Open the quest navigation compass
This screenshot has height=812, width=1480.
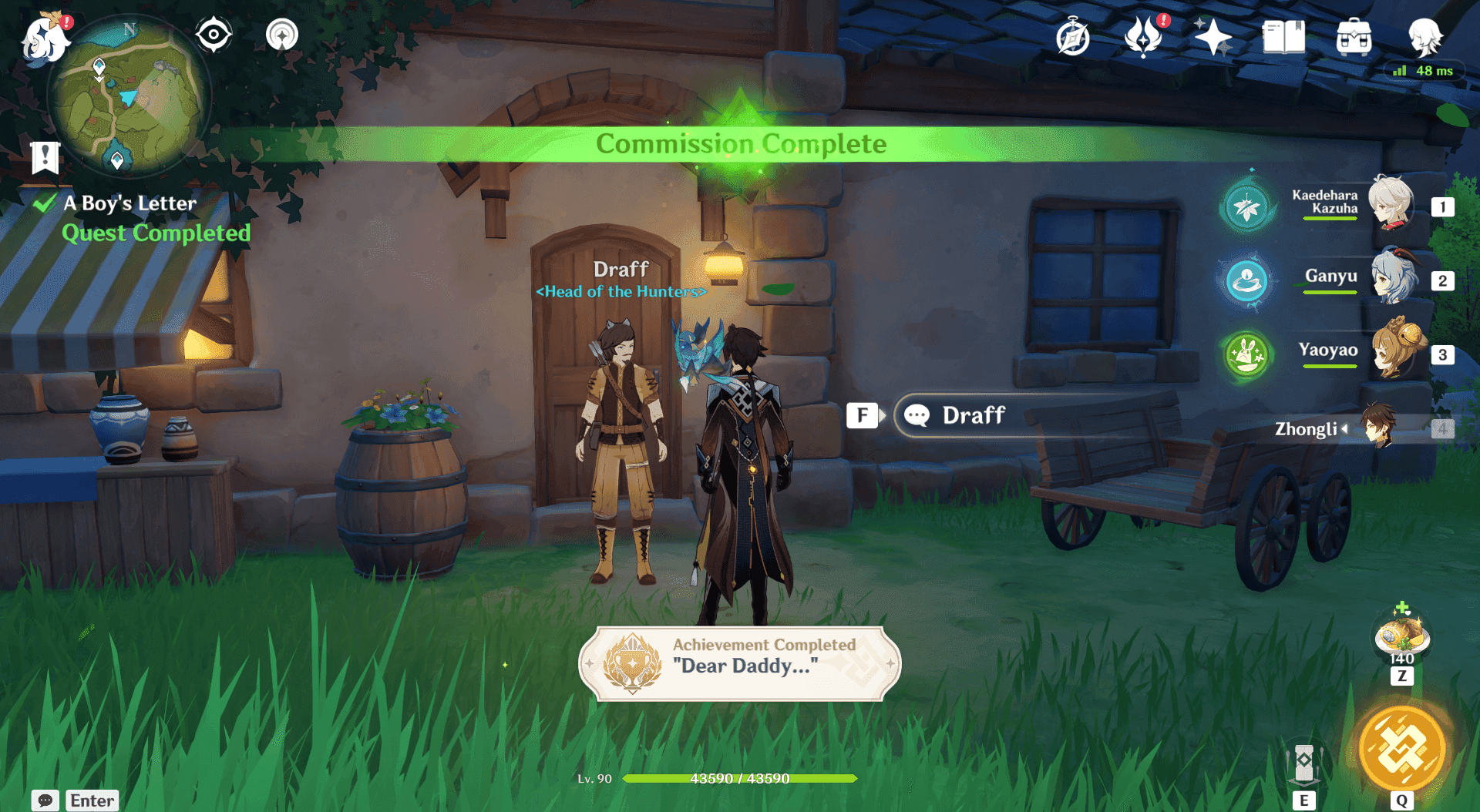coord(214,34)
